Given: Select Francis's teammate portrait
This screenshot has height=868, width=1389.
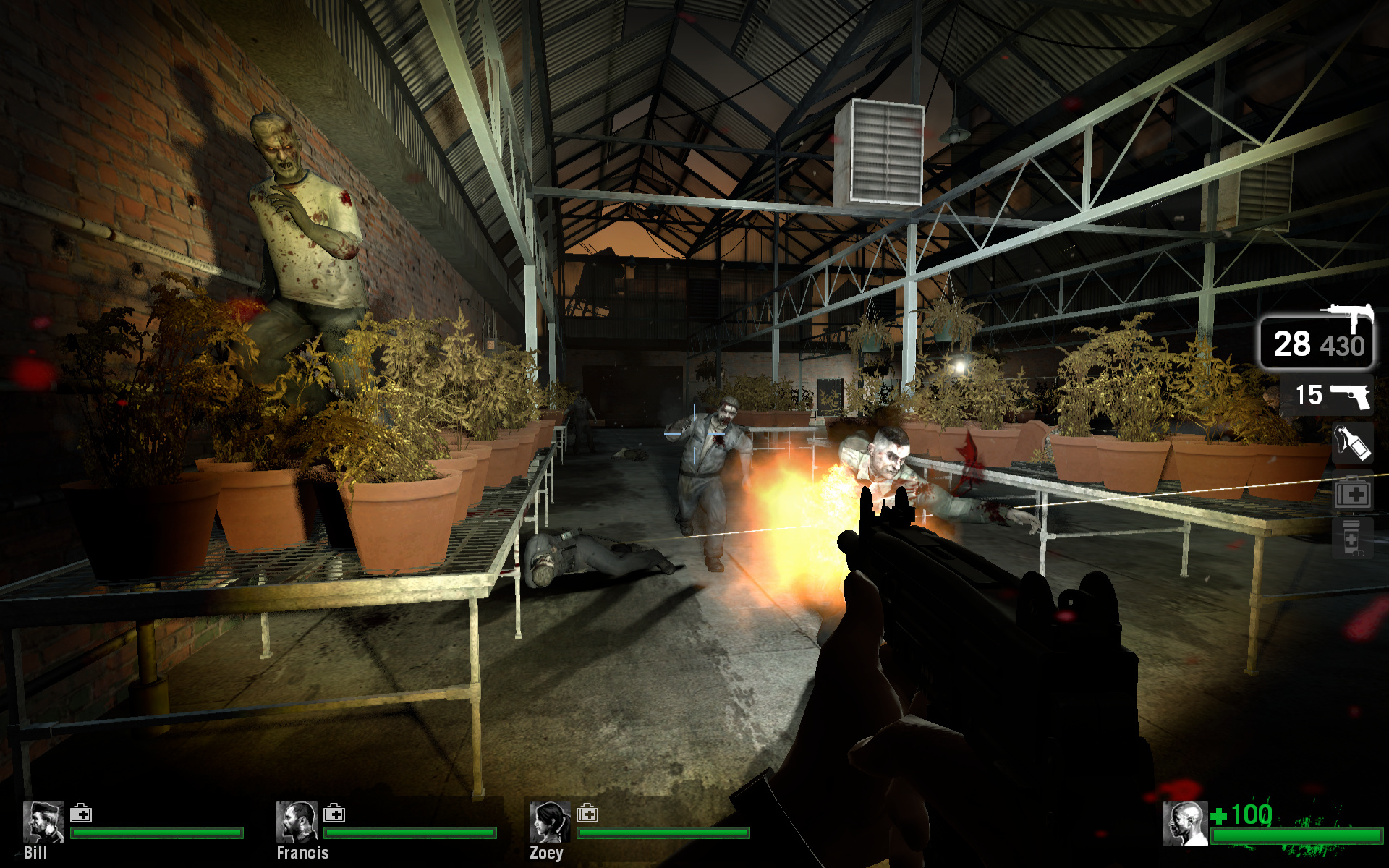Looking at the screenshot, I should (297, 822).
